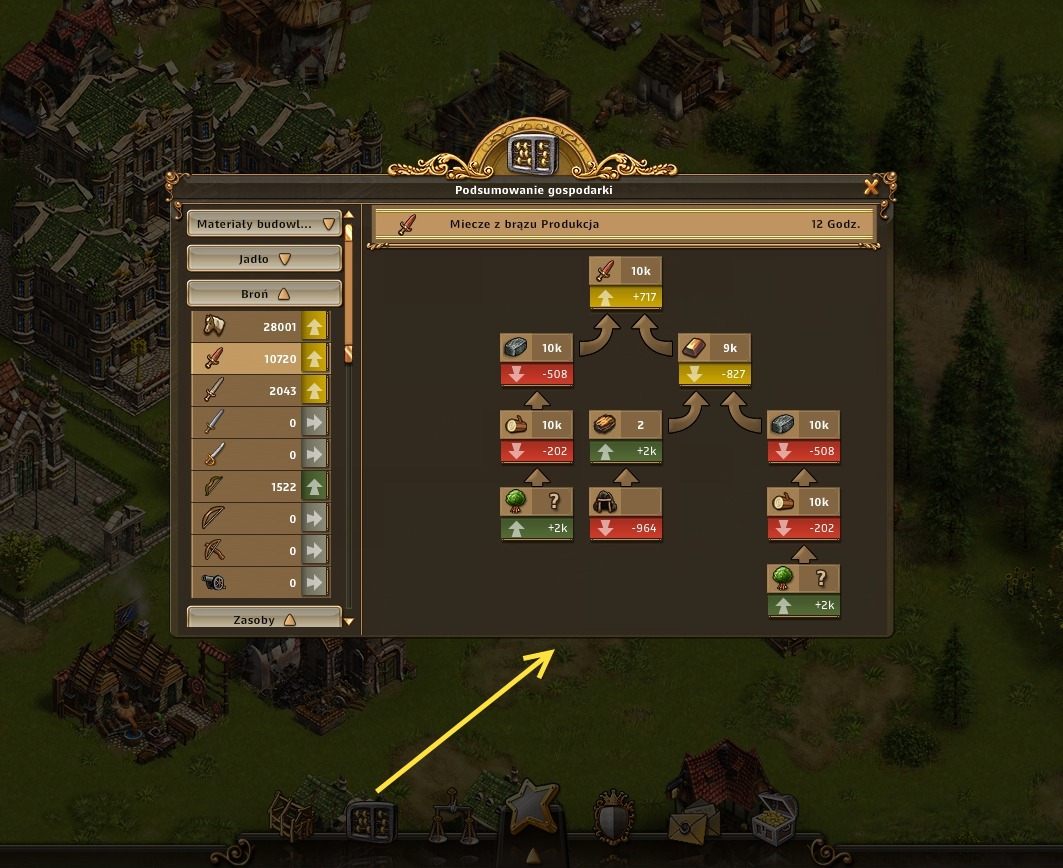The height and width of the screenshot is (868, 1063).
Task: Expand the Jadło category
Action: pyautogui.click(x=264, y=259)
